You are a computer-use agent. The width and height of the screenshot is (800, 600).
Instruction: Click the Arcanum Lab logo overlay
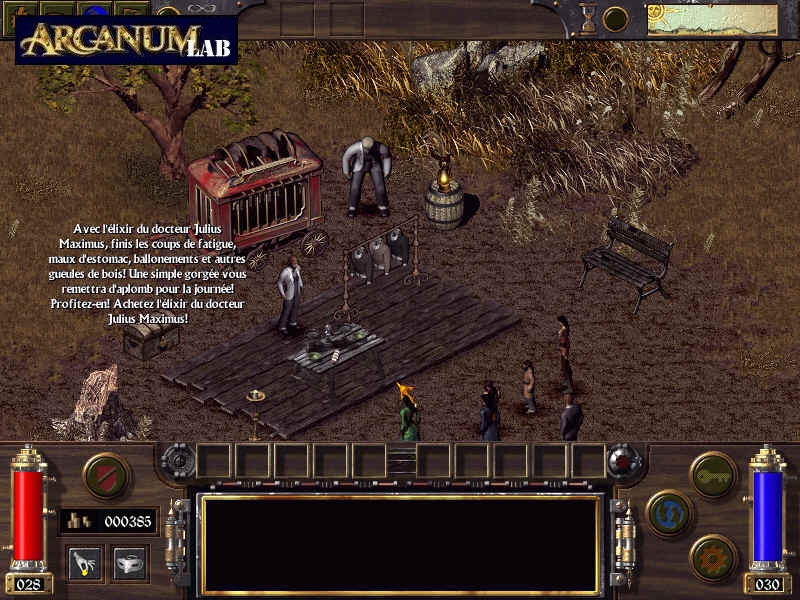pyautogui.click(x=126, y=40)
